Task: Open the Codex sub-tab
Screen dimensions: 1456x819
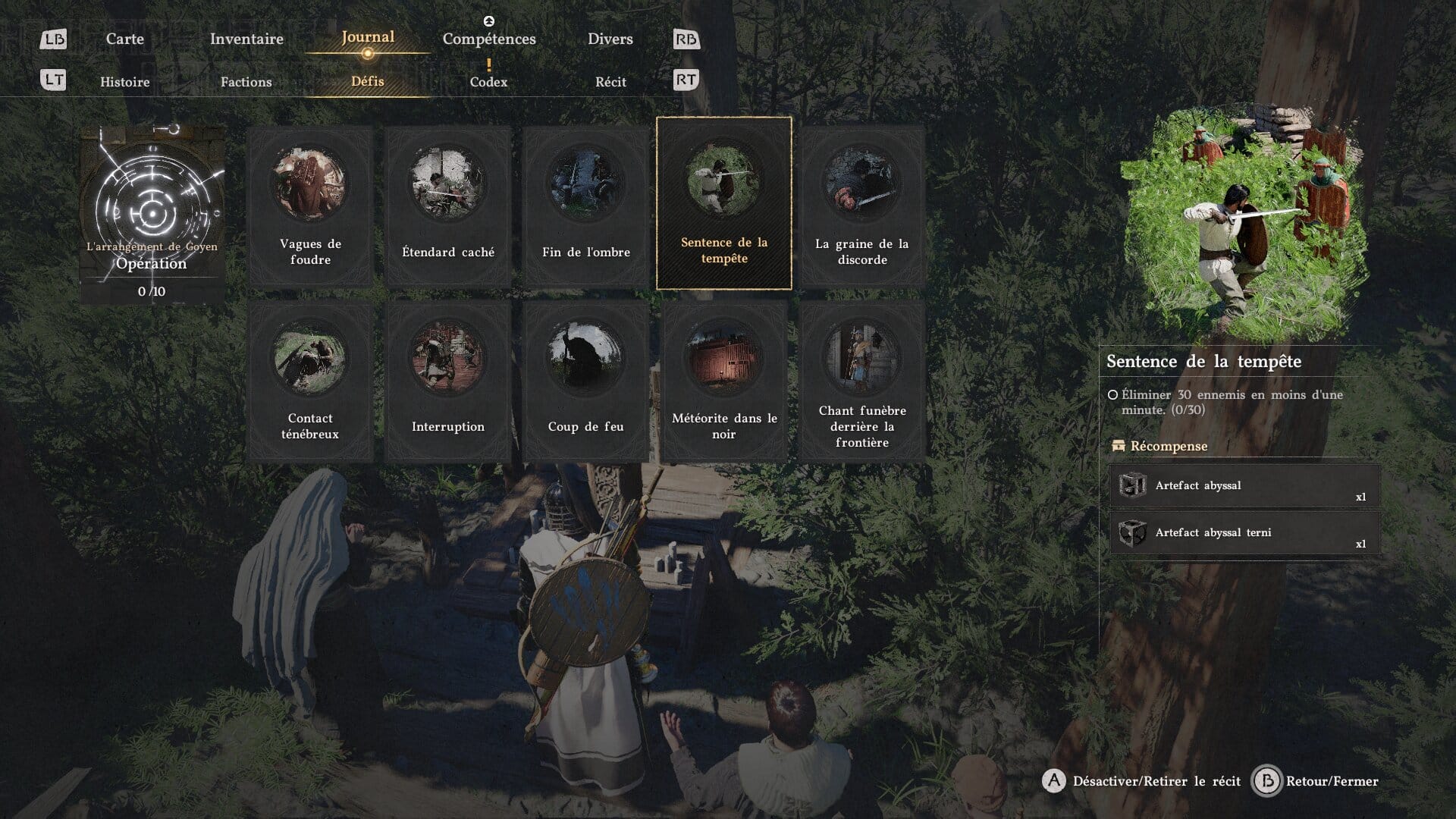Action: pos(488,82)
